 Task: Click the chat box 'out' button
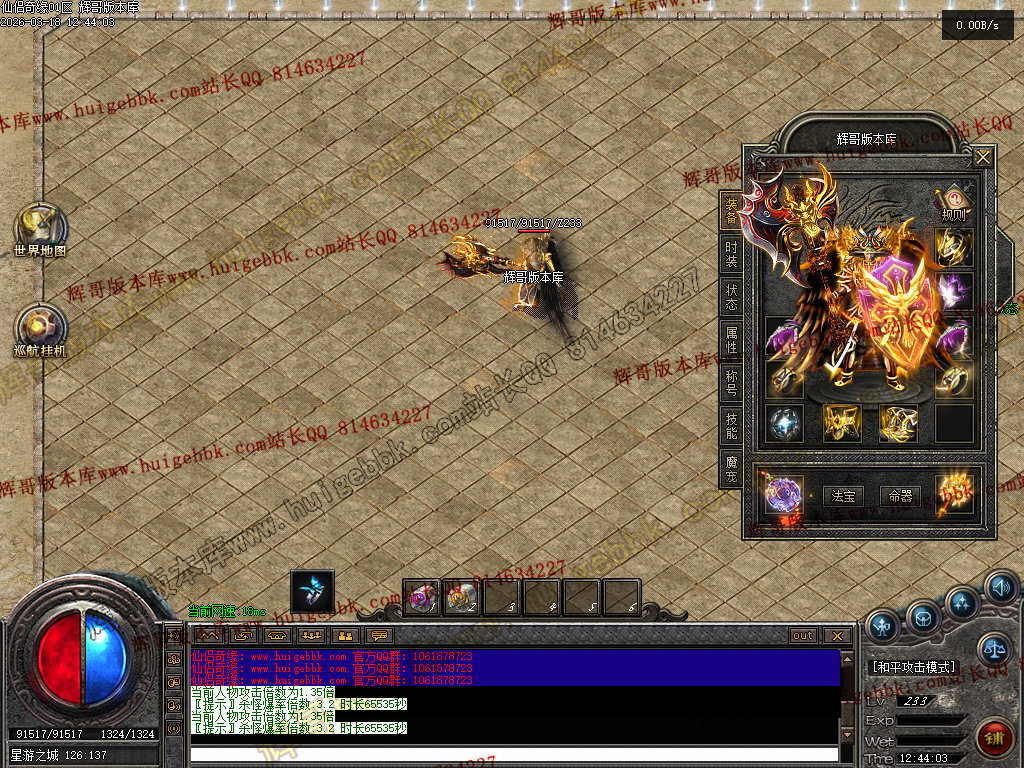[x=803, y=636]
